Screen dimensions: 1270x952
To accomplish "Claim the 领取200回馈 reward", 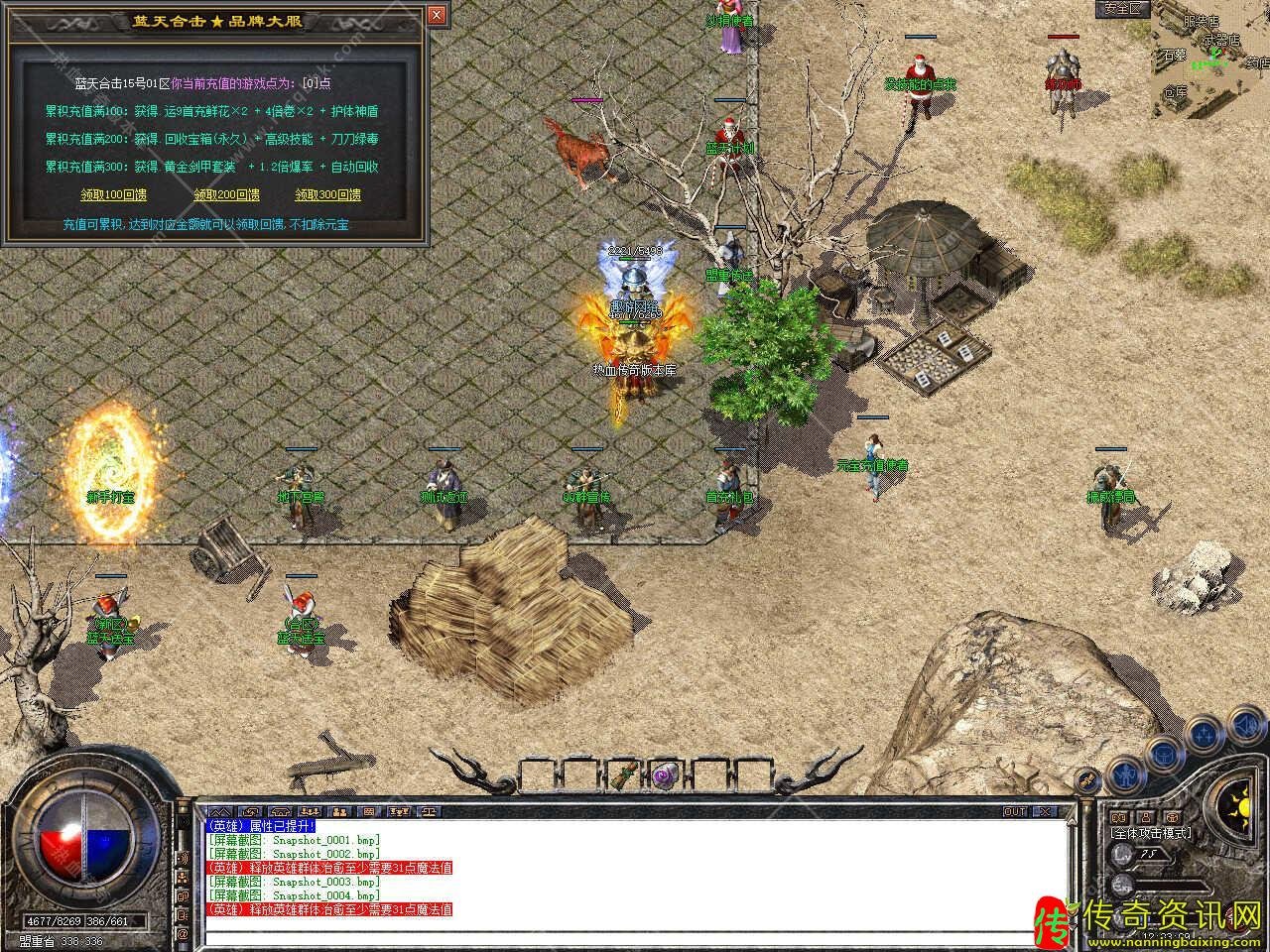I will coord(227,194).
